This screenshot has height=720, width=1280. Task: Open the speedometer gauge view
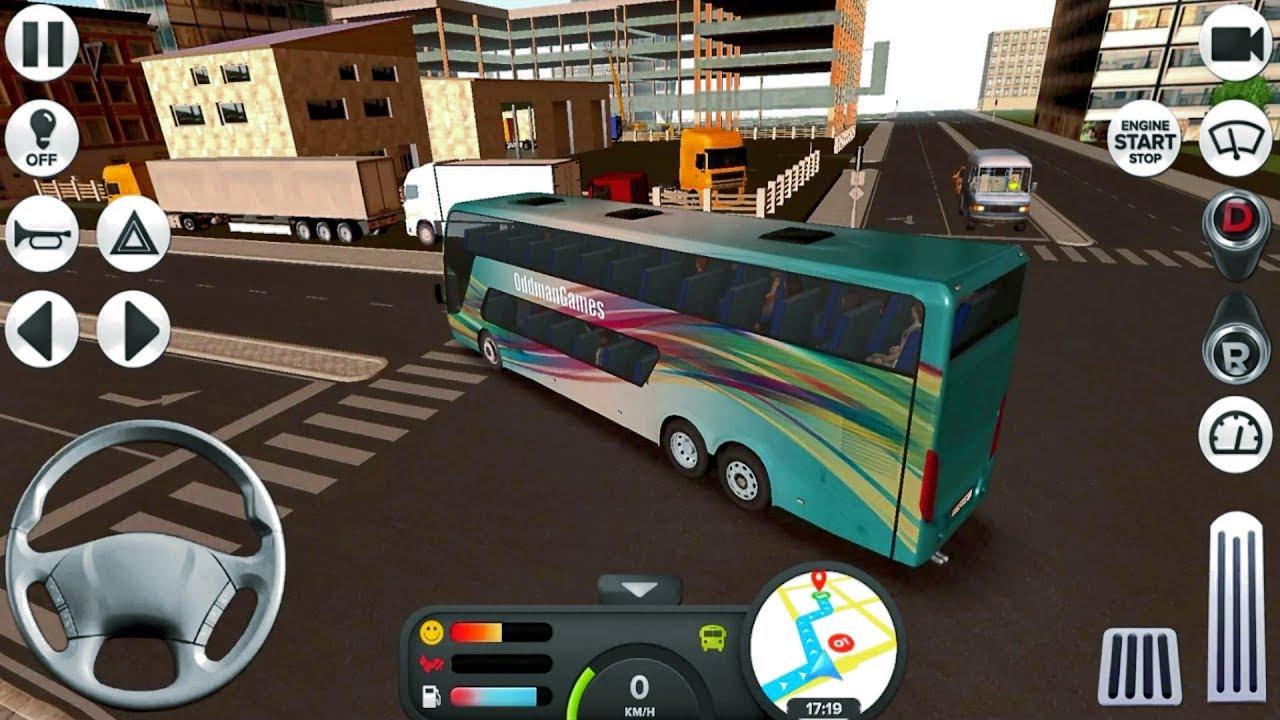(x=1238, y=431)
